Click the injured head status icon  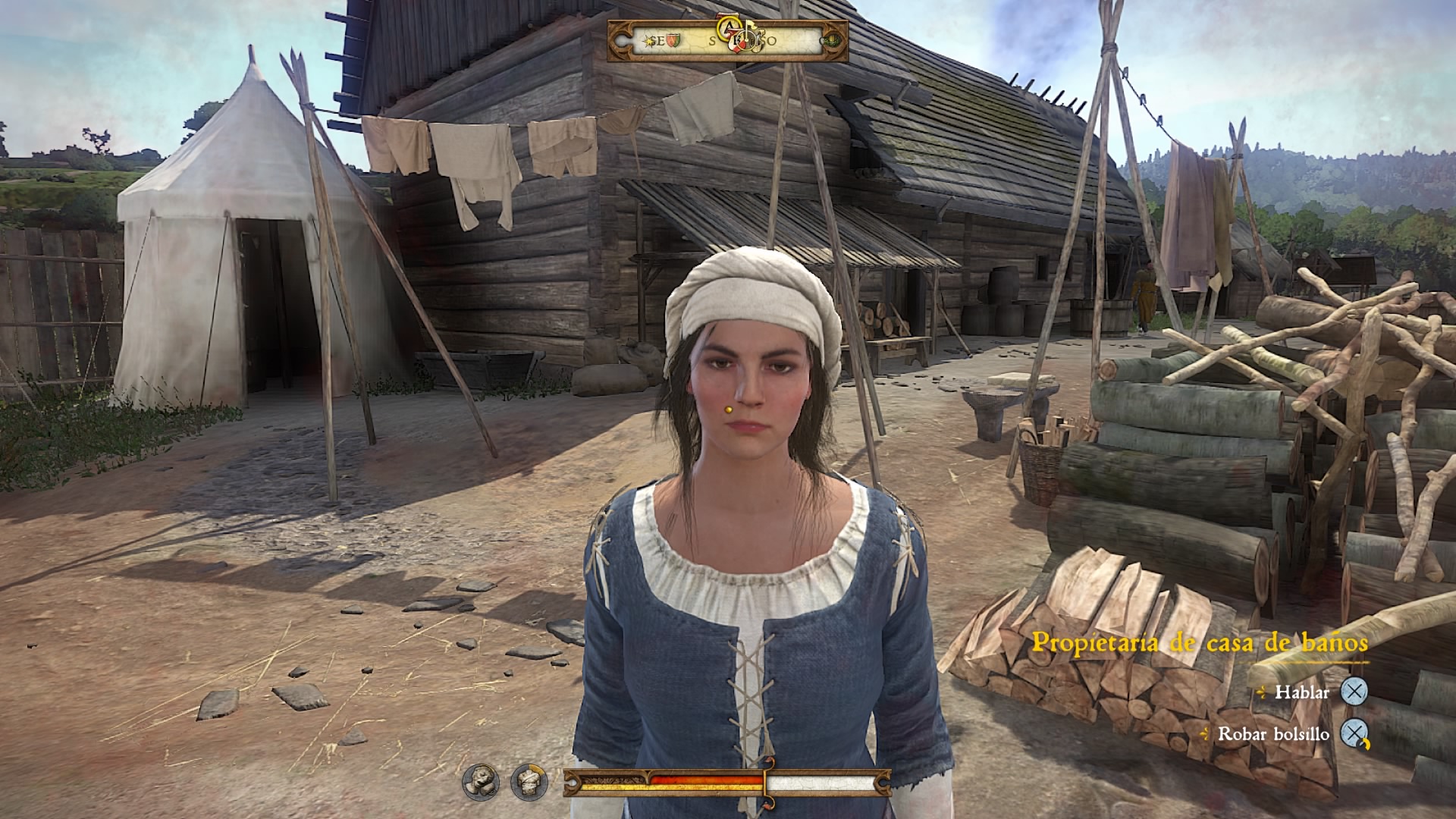[x=481, y=781]
